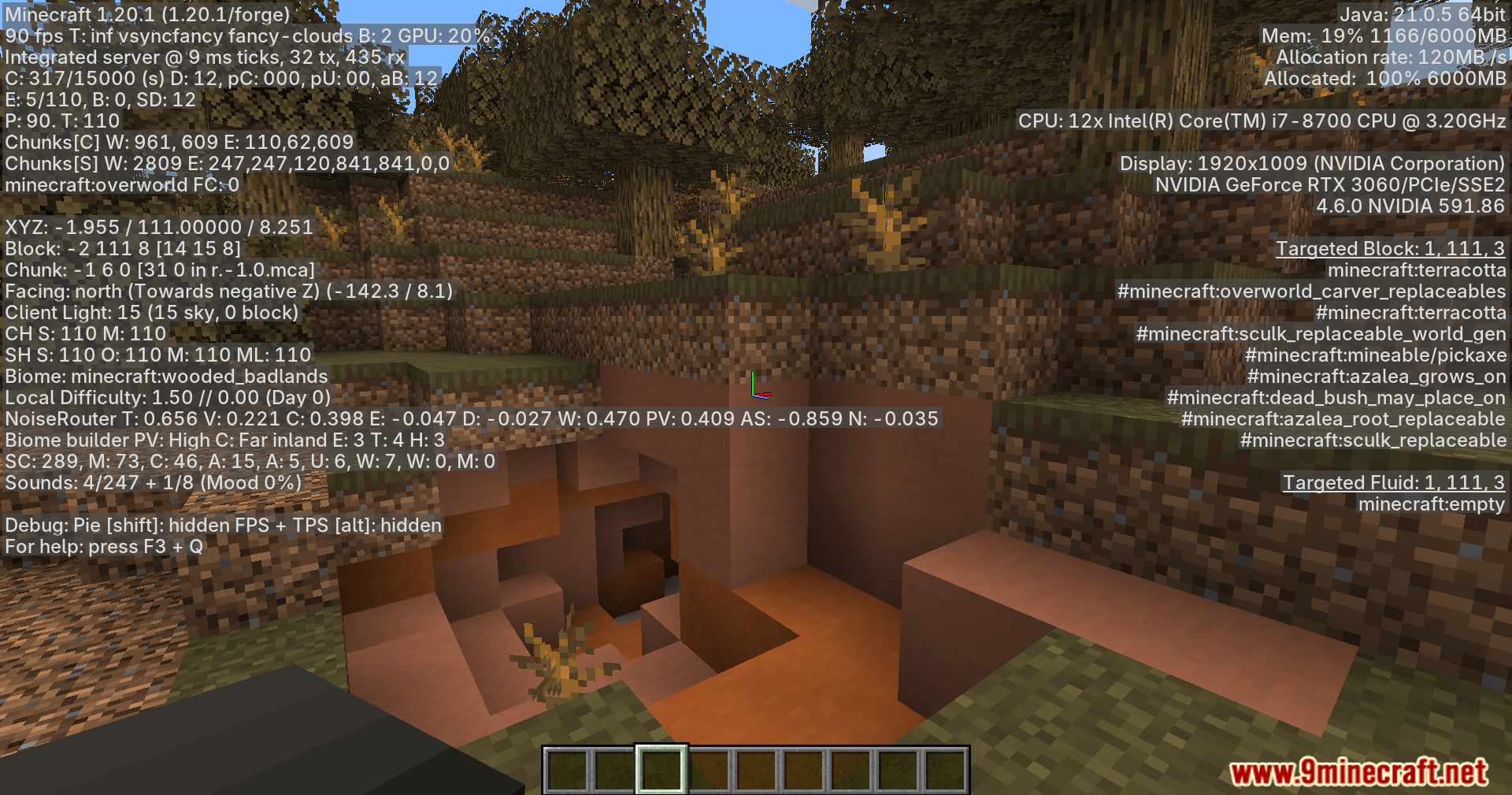Image resolution: width=1512 pixels, height=795 pixels.
Task: Expand the Chunks[S] statistics line
Action: click(x=226, y=163)
